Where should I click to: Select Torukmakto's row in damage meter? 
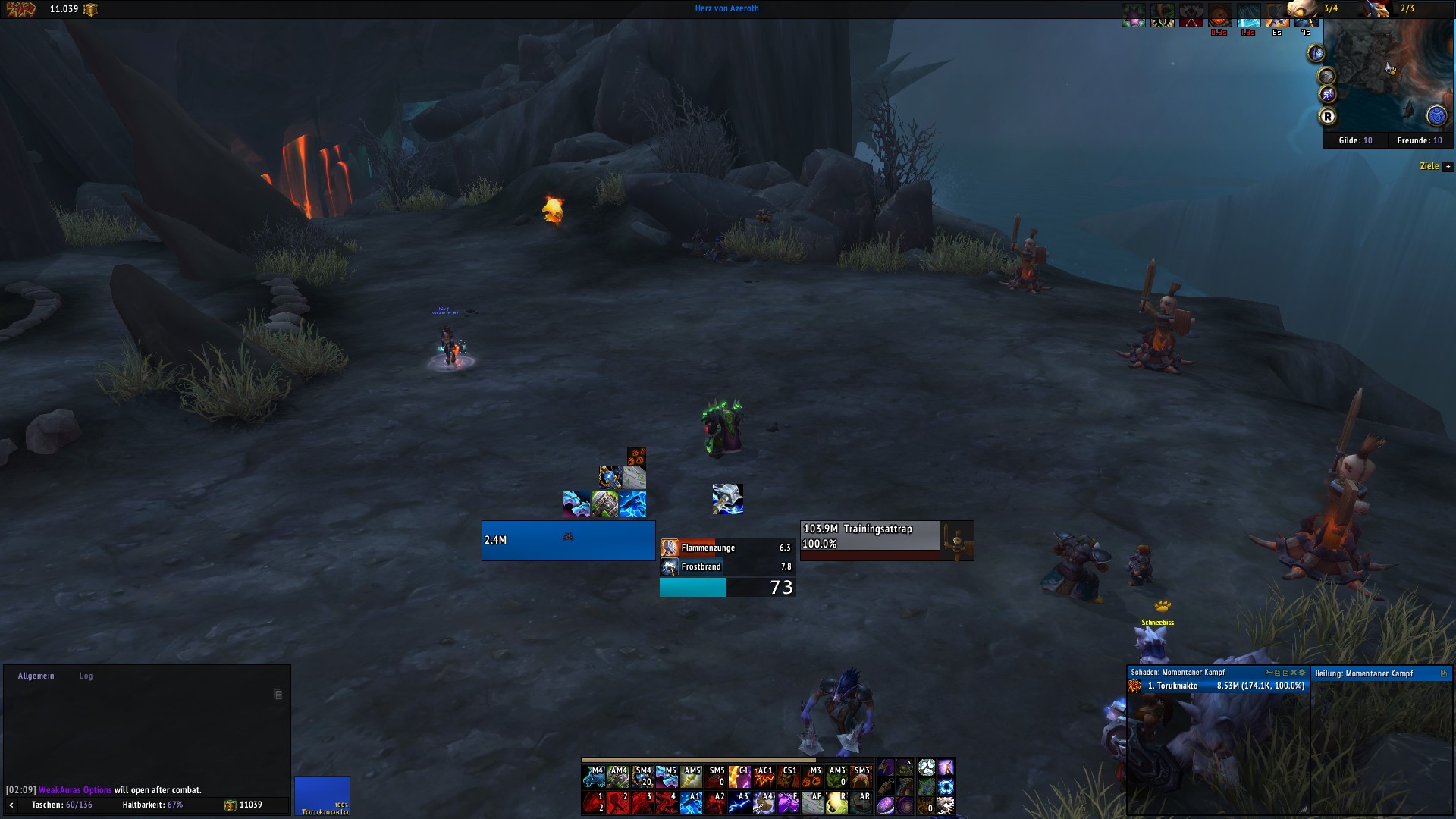pos(1218,686)
